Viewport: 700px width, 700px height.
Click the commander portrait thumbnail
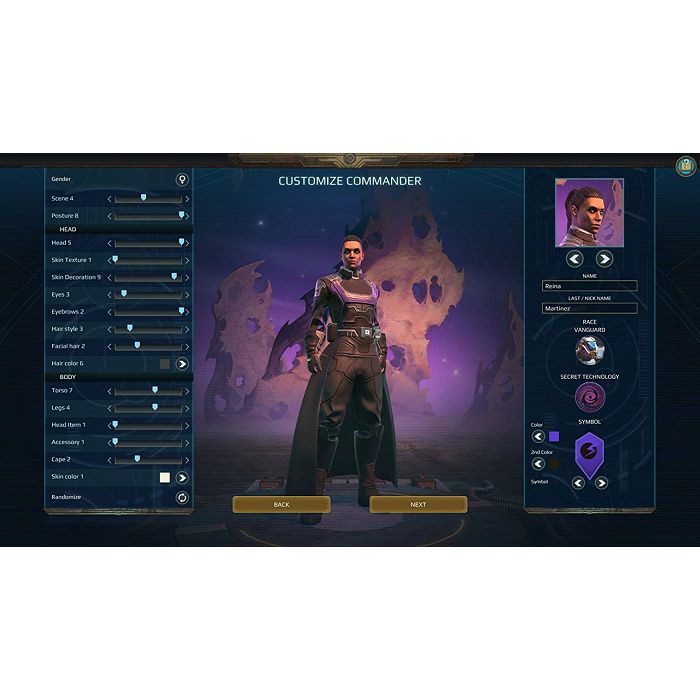click(x=589, y=213)
